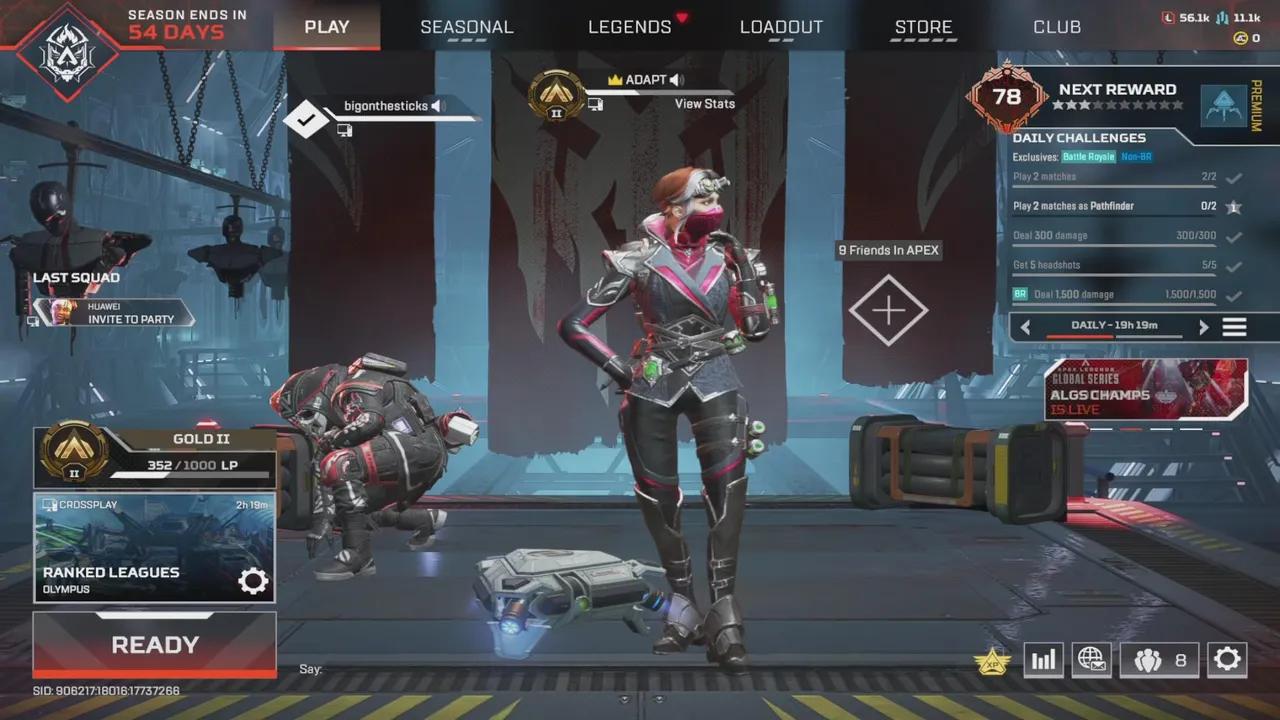1280x720 pixels.
Task: View Stats for player ADAPT
Action: pos(704,104)
